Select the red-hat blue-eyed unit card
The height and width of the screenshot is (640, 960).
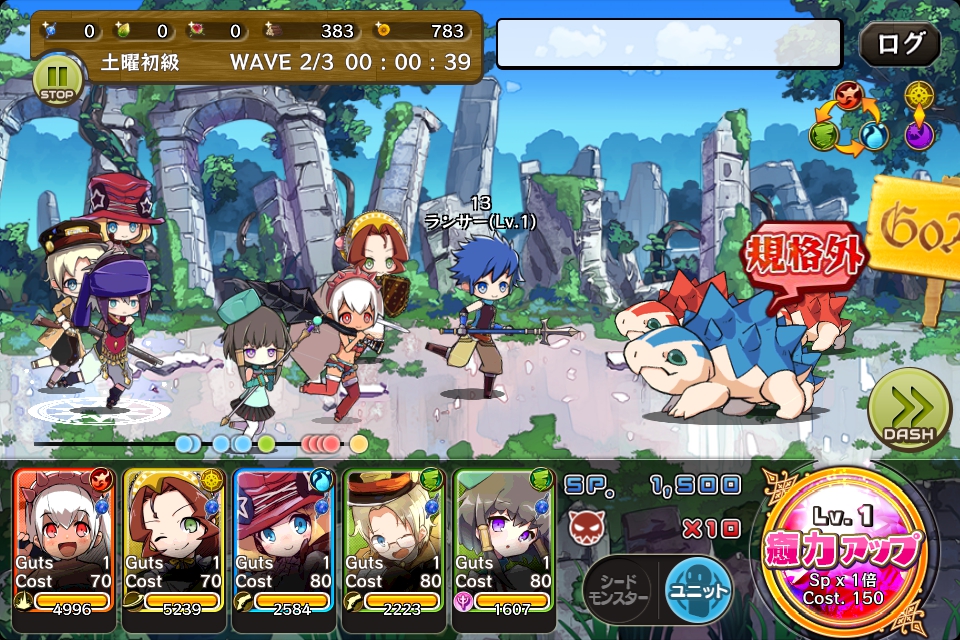283,540
